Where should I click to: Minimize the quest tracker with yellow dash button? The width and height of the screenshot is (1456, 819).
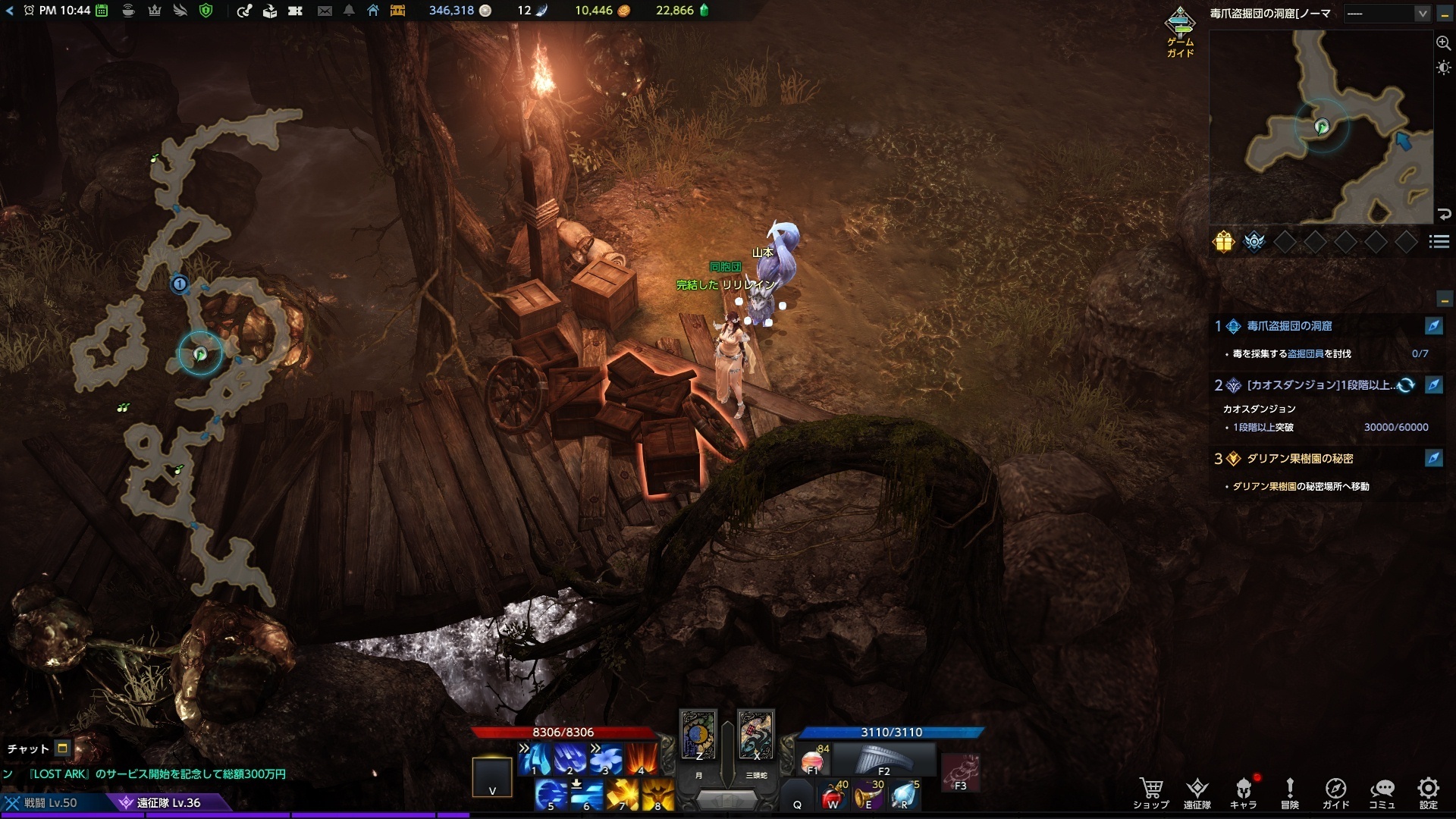coord(1444,298)
